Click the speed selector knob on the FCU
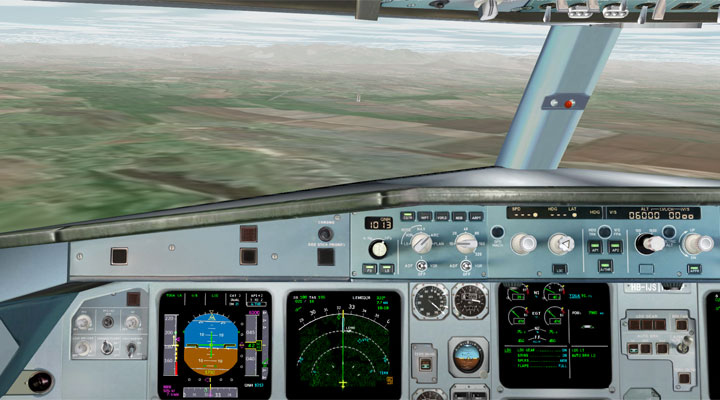This screenshot has height=400, width=720. [522, 243]
